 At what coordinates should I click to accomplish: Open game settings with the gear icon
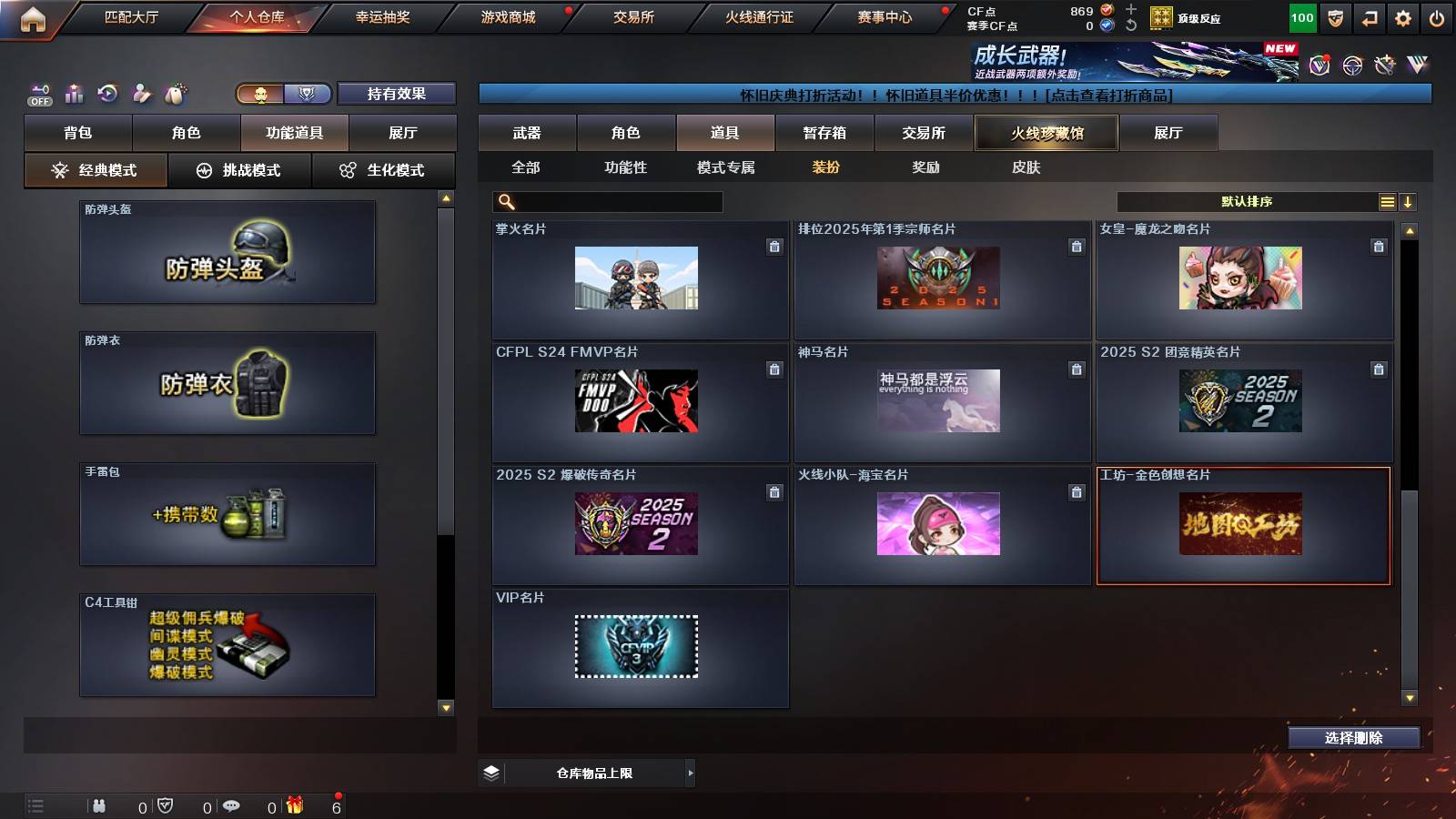pos(1404,16)
